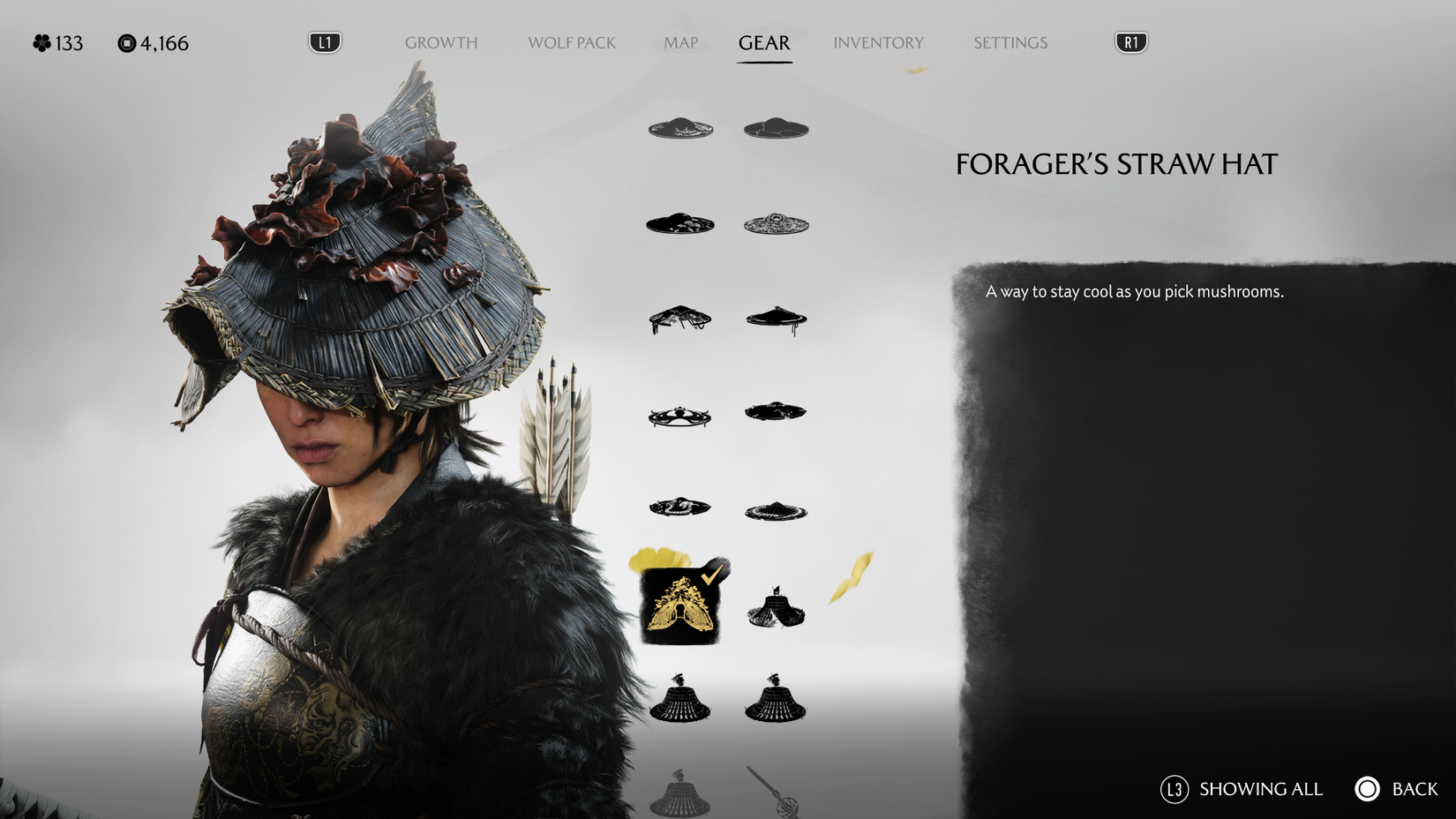Click BACK to exit the gear menu
Screen dimensions: 1456x819
coord(1415,789)
